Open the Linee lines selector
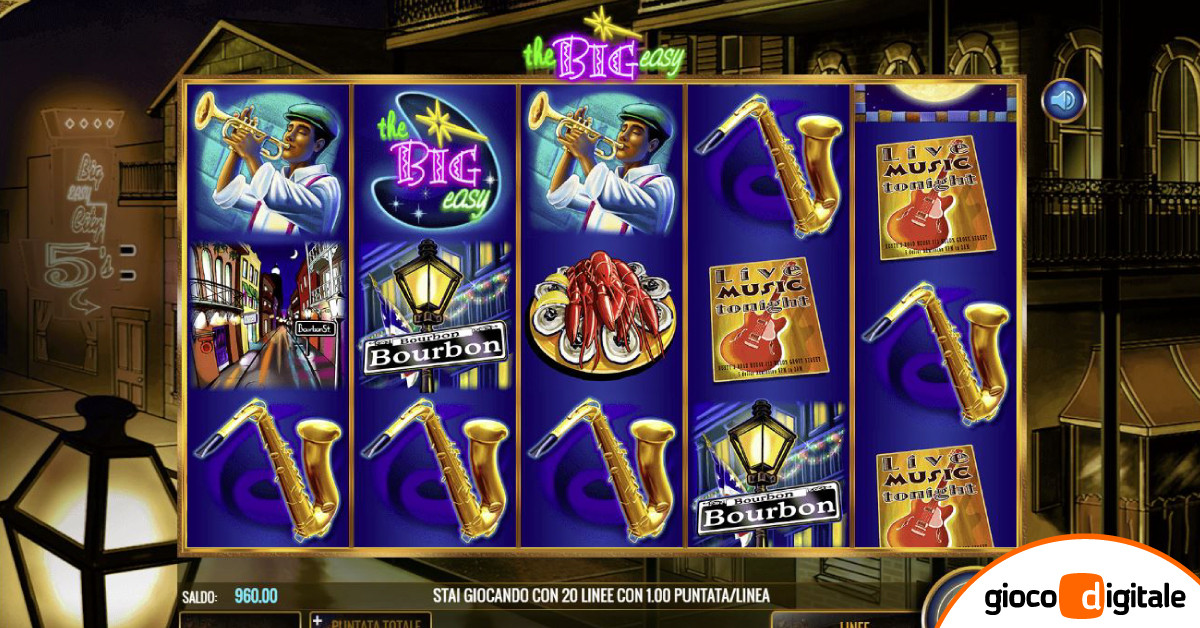1200x628 pixels. click(840, 621)
